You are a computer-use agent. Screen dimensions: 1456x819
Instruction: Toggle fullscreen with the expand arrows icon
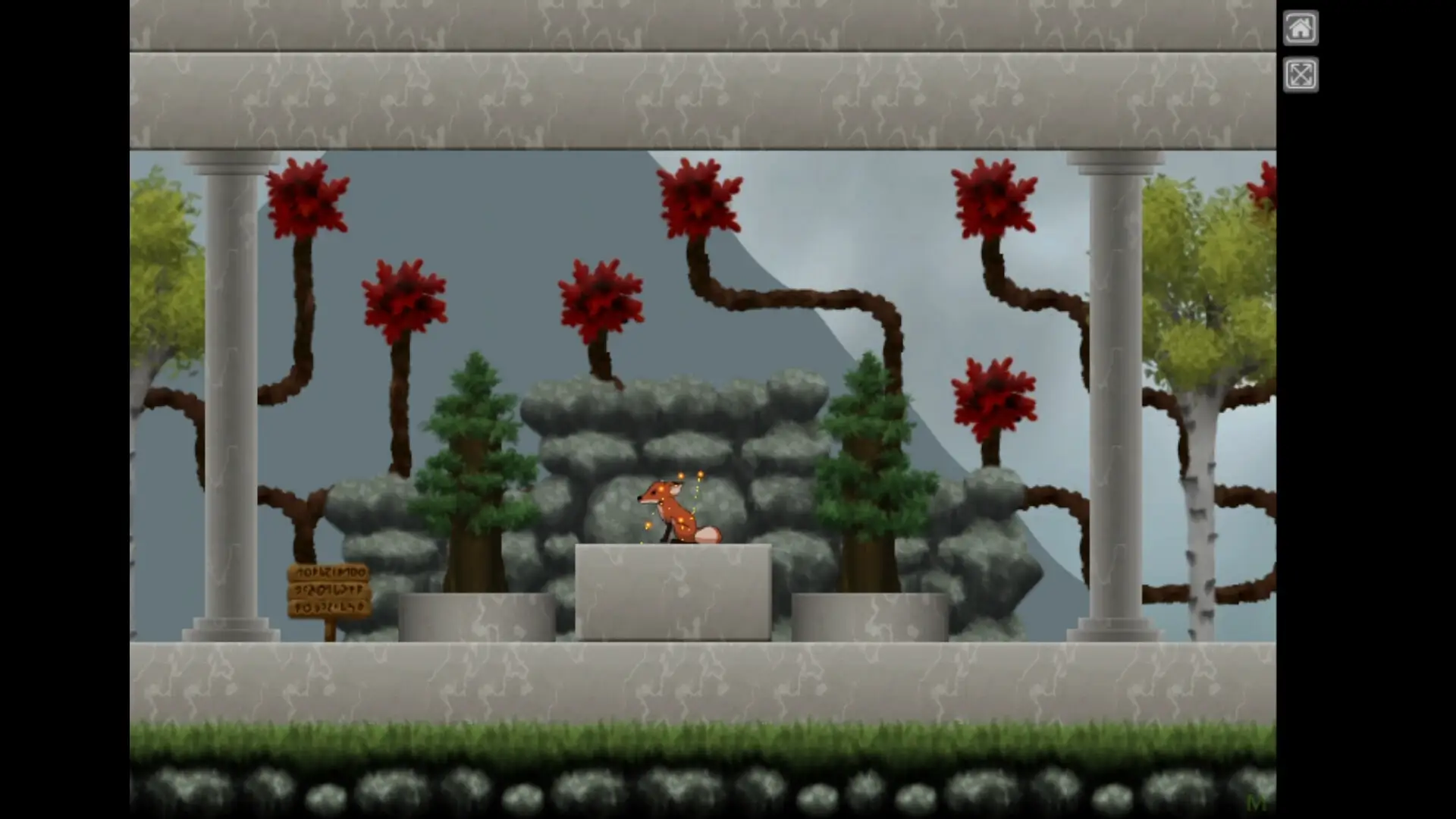(x=1300, y=75)
